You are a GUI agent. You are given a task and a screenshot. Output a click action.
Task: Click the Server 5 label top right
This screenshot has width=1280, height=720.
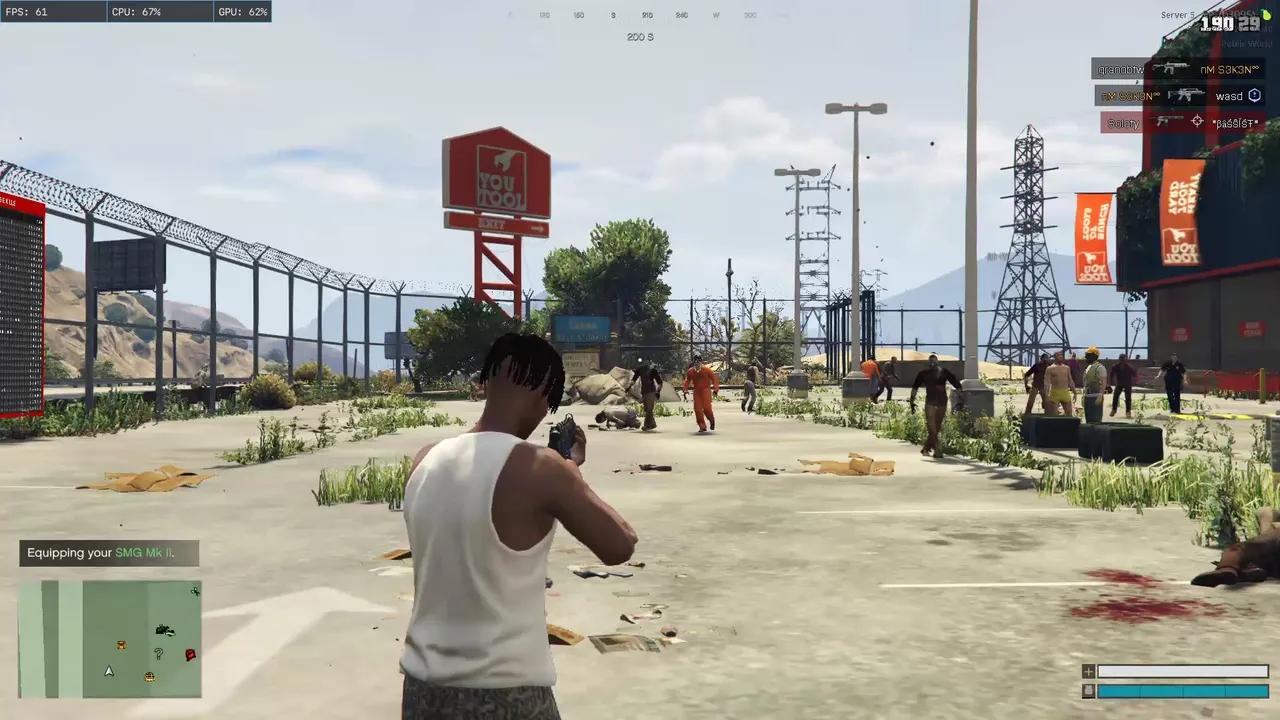point(1178,14)
